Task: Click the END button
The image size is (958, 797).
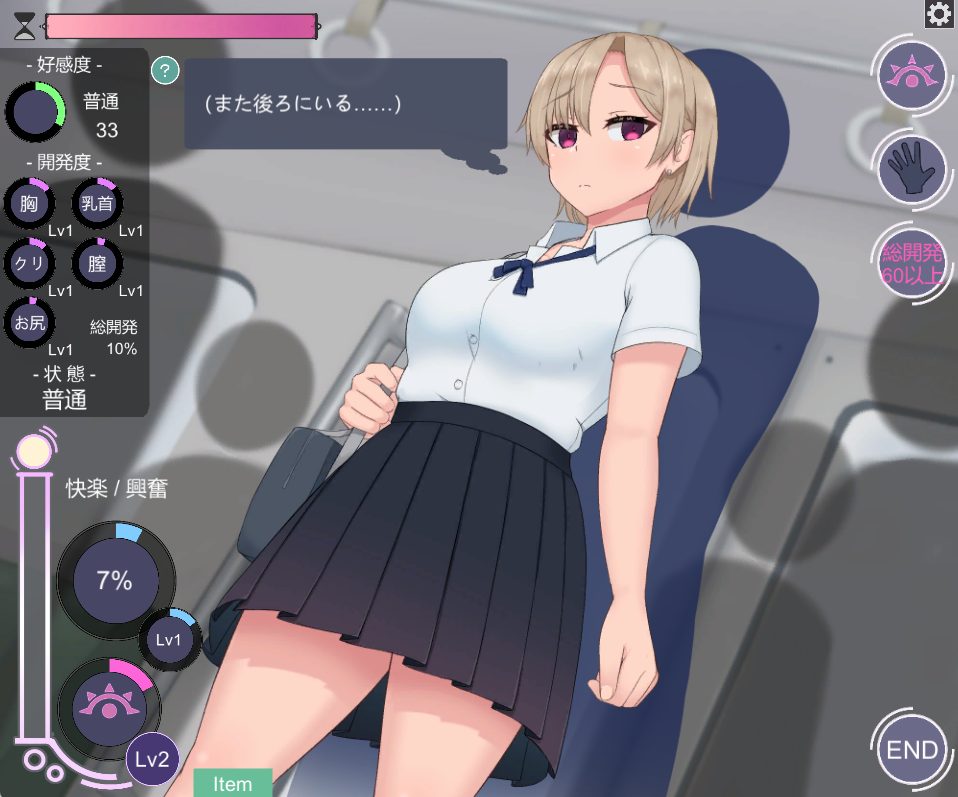Action: (x=912, y=750)
